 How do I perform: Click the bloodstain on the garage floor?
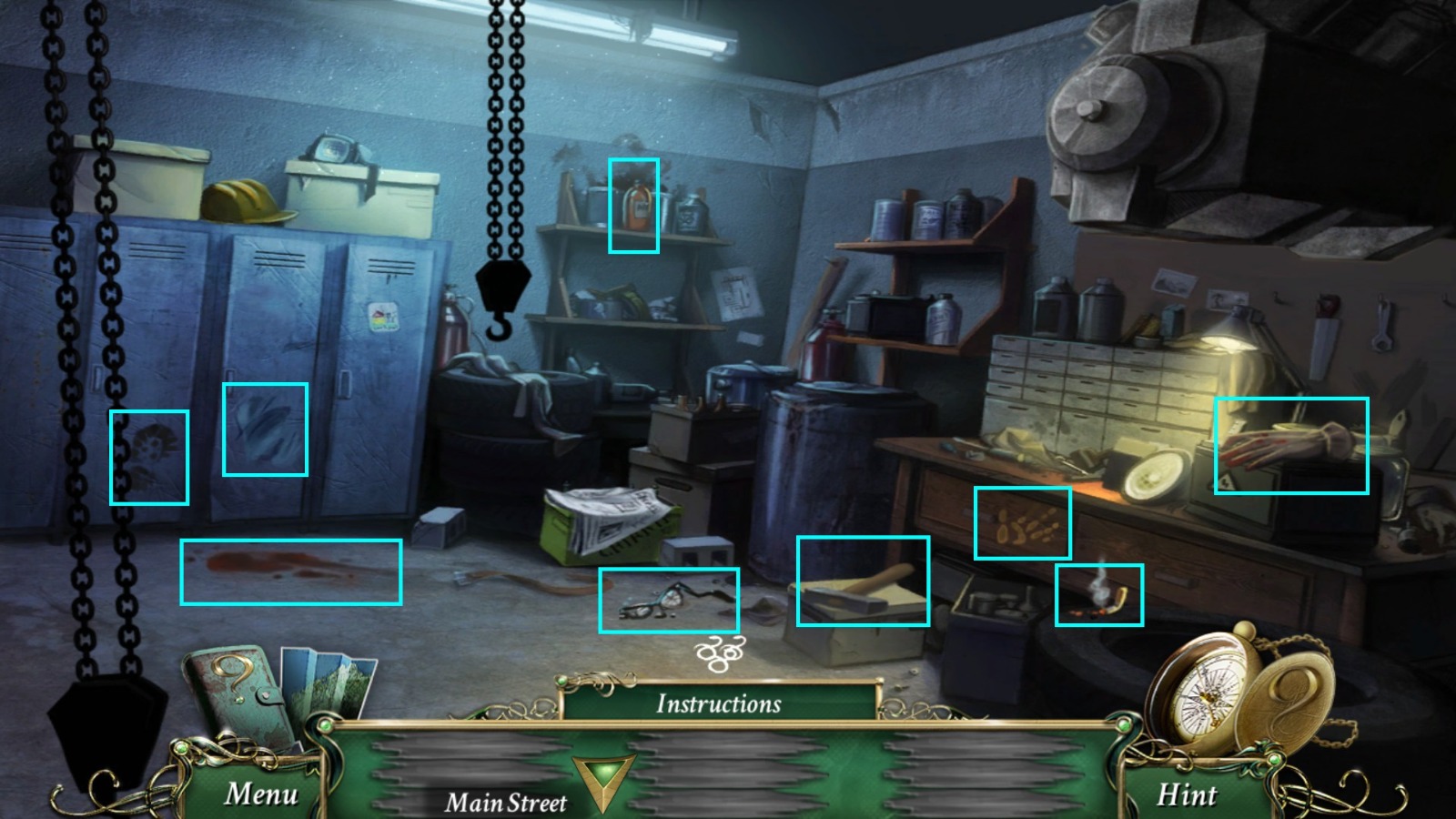point(291,571)
